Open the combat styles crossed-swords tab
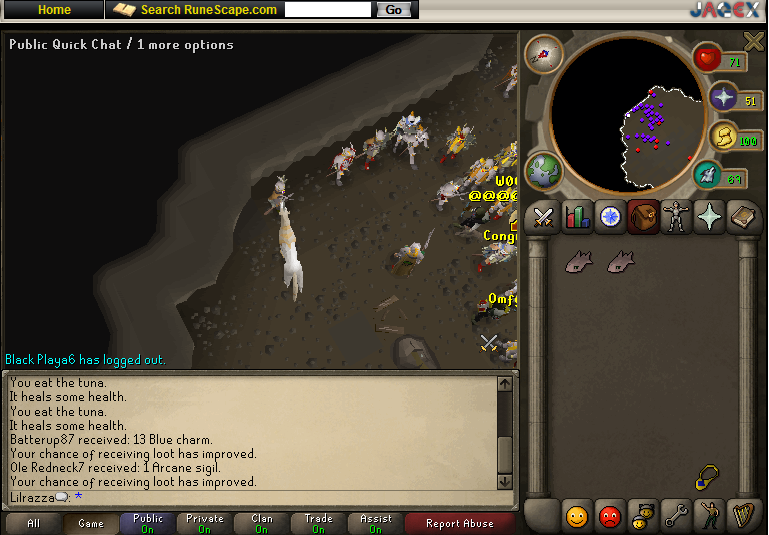Screen dimensions: 769x535 pyautogui.click(x=543, y=217)
